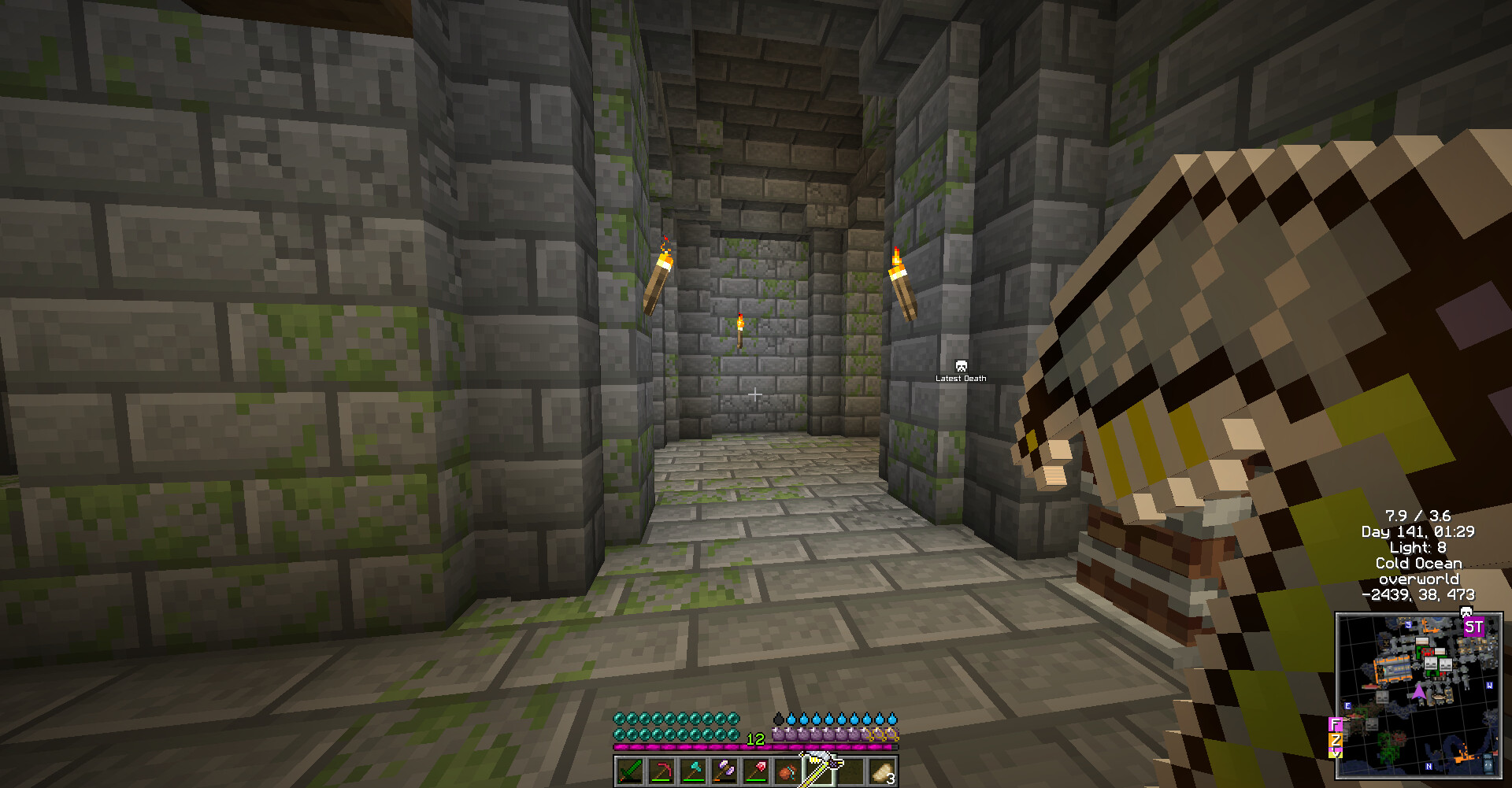Select the pink F waypoint marker
The height and width of the screenshot is (788, 1512).
click(x=1336, y=724)
